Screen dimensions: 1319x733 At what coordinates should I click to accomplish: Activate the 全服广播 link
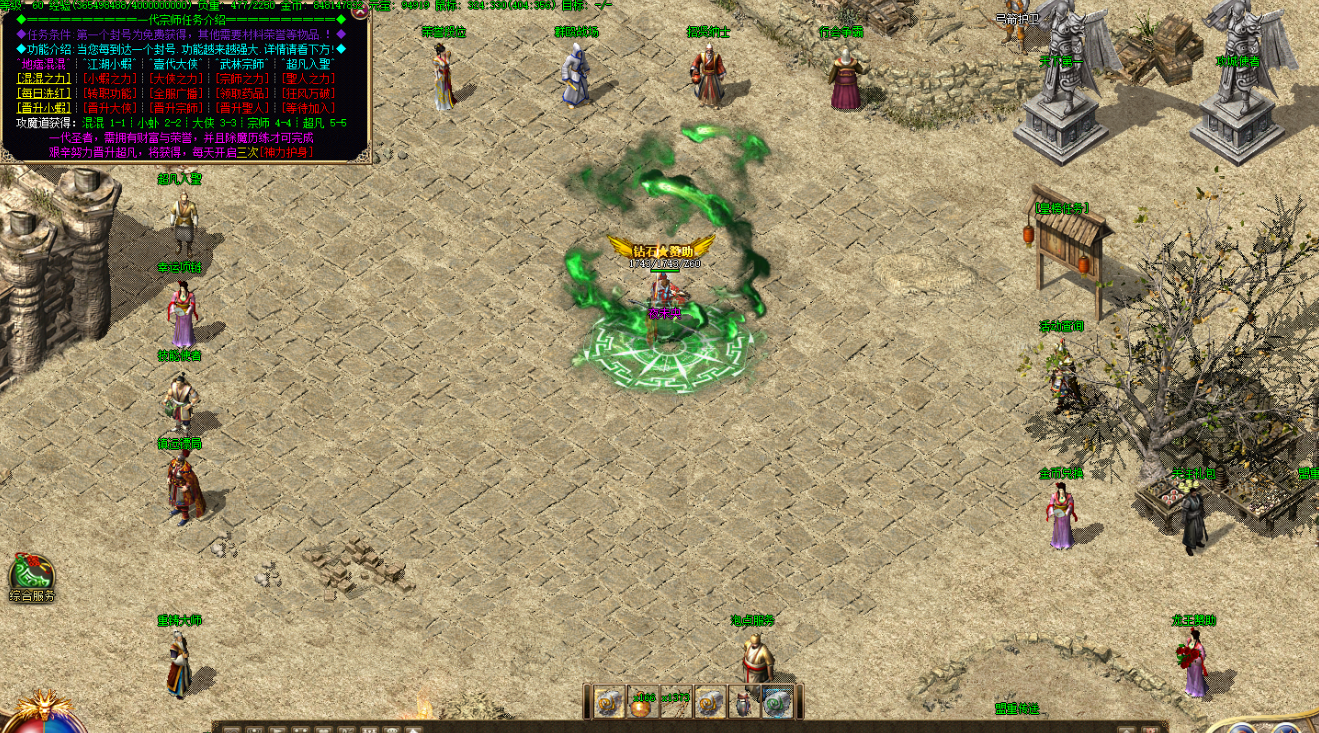click(175, 93)
